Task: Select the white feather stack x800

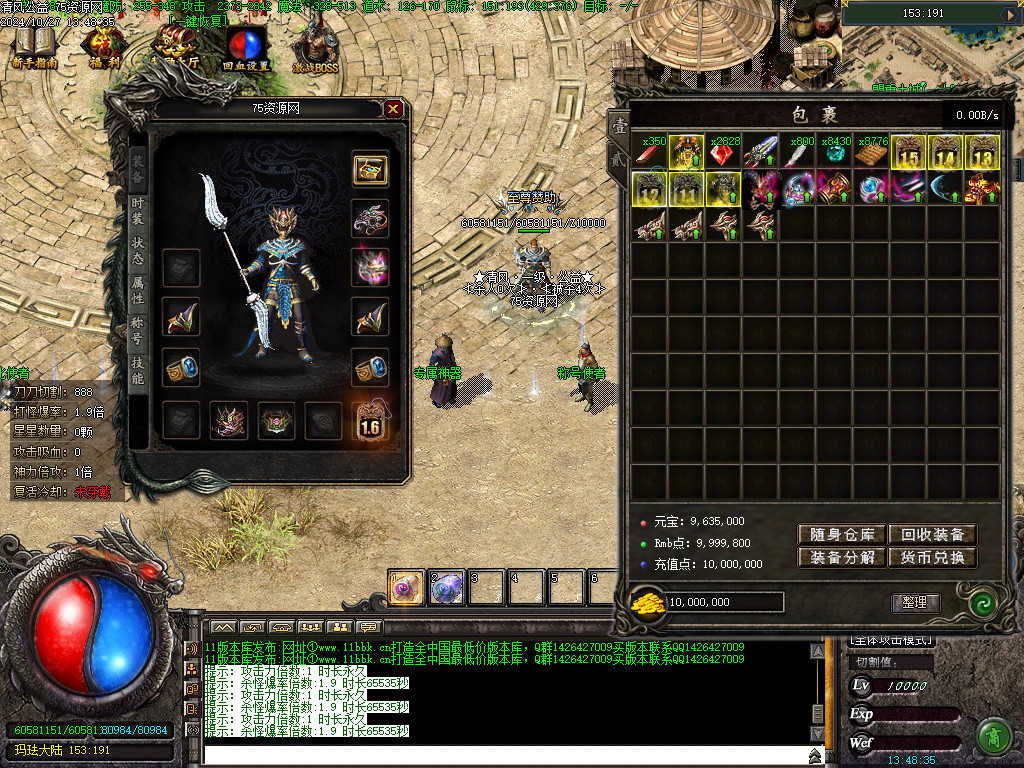Action: 797,152
